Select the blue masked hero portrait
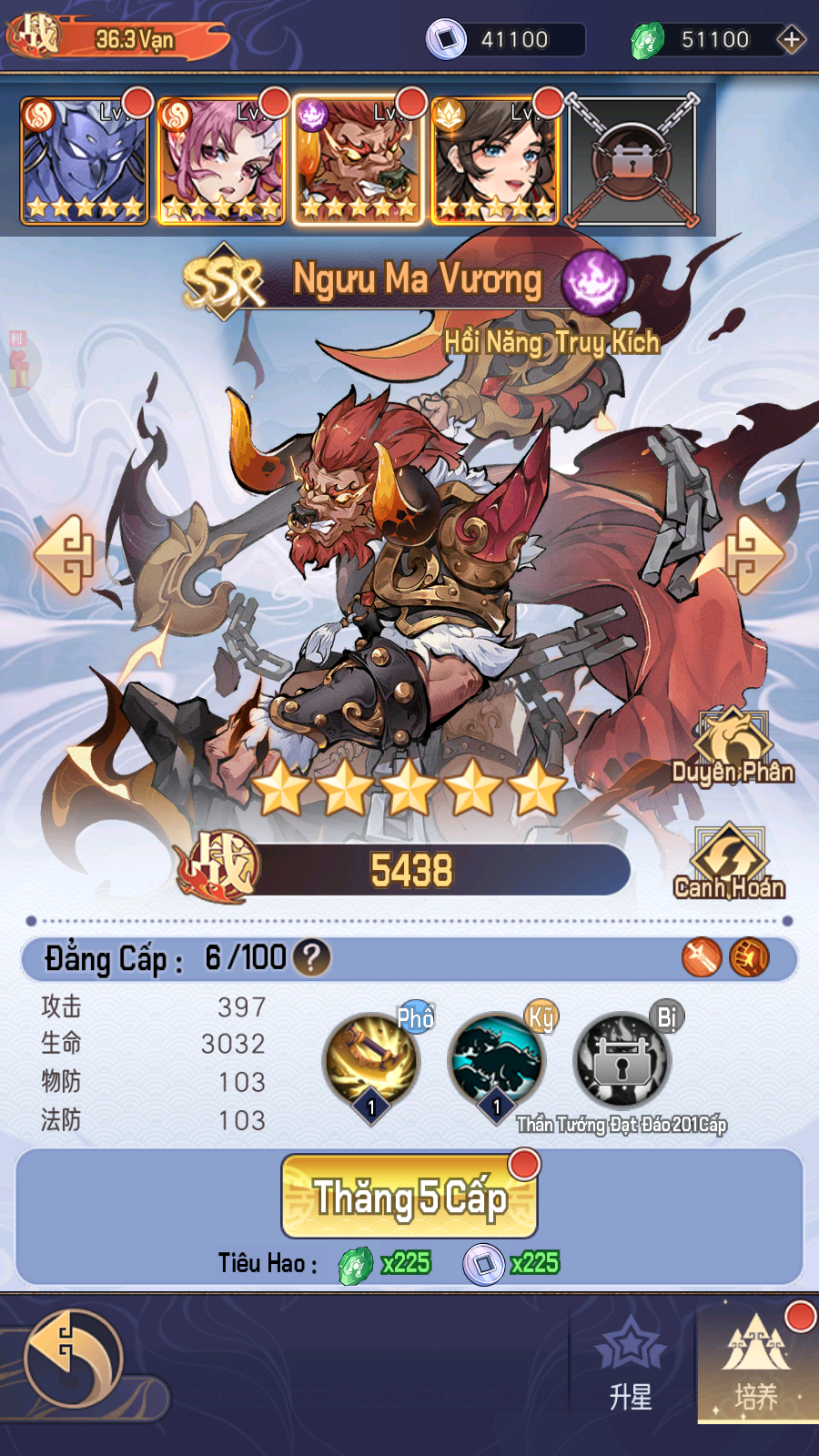 pos(84,162)
